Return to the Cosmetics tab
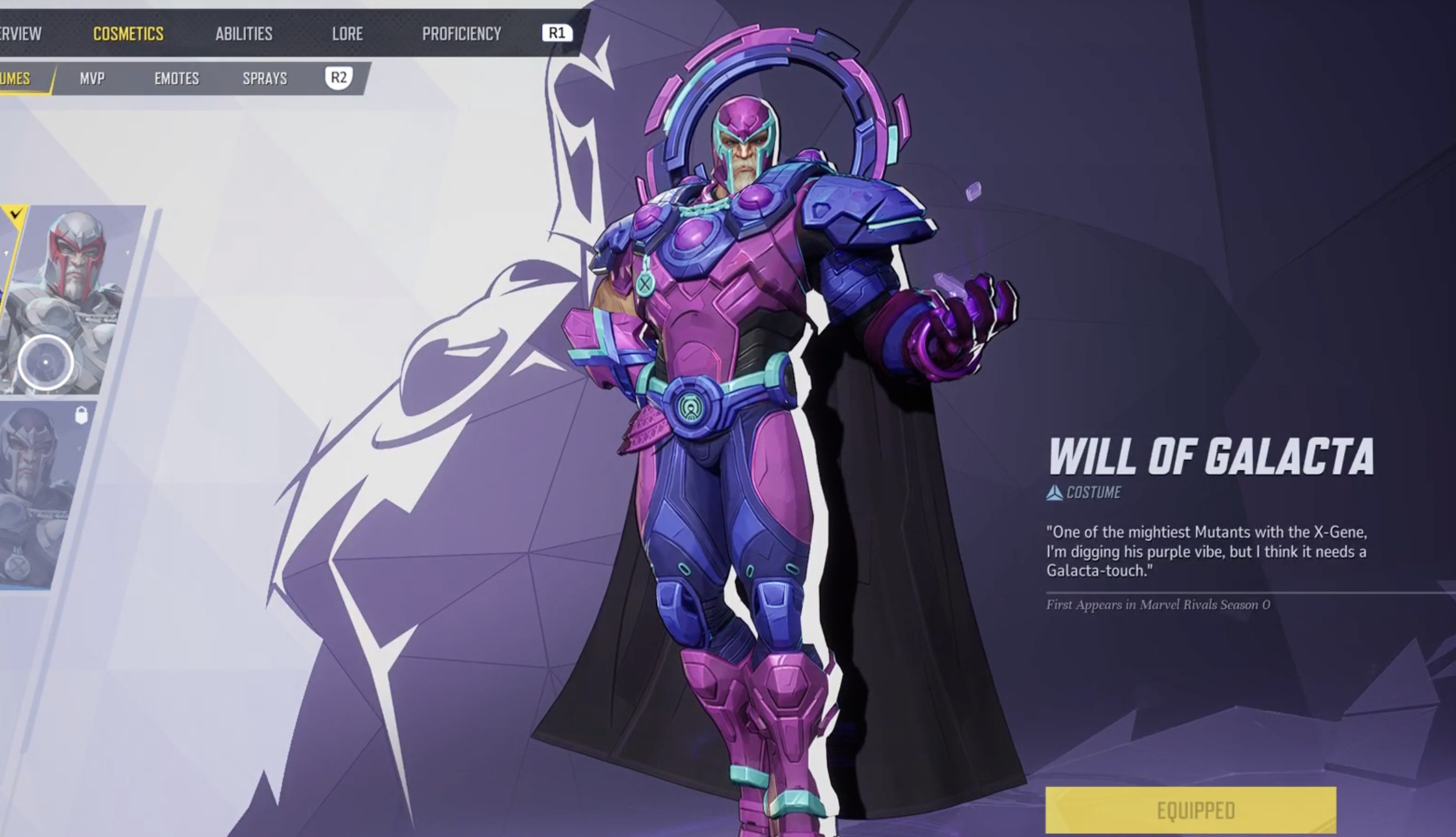Screen dimensions: 1456x837 [129, 34]
